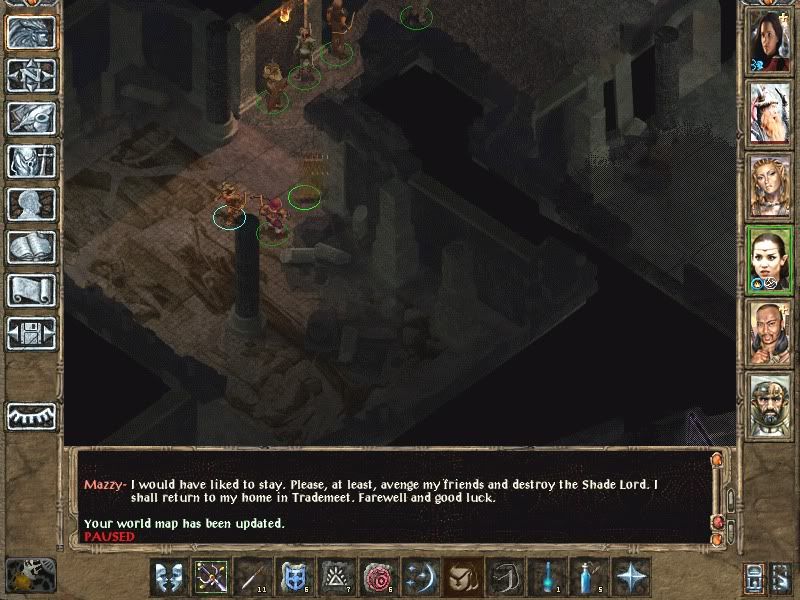Screen dimensions: 800x600
Task: Open the character record head-silhouette button
Action: pyautogui.click(x=31, y=204)
